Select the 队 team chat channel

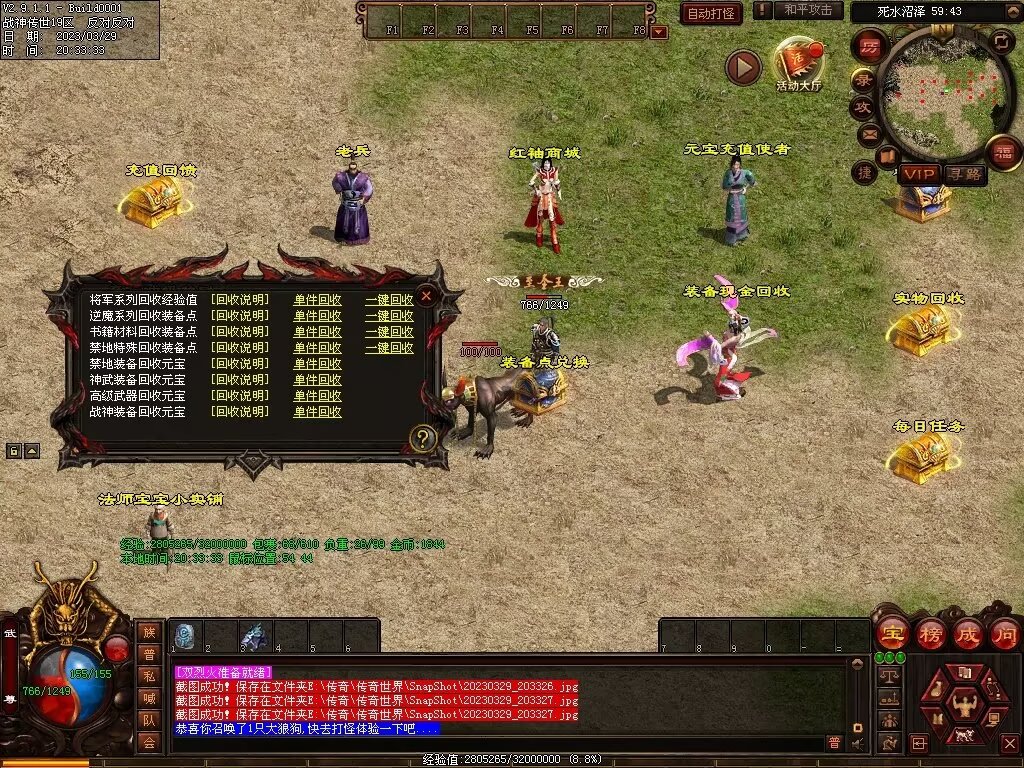click(148, 719)
